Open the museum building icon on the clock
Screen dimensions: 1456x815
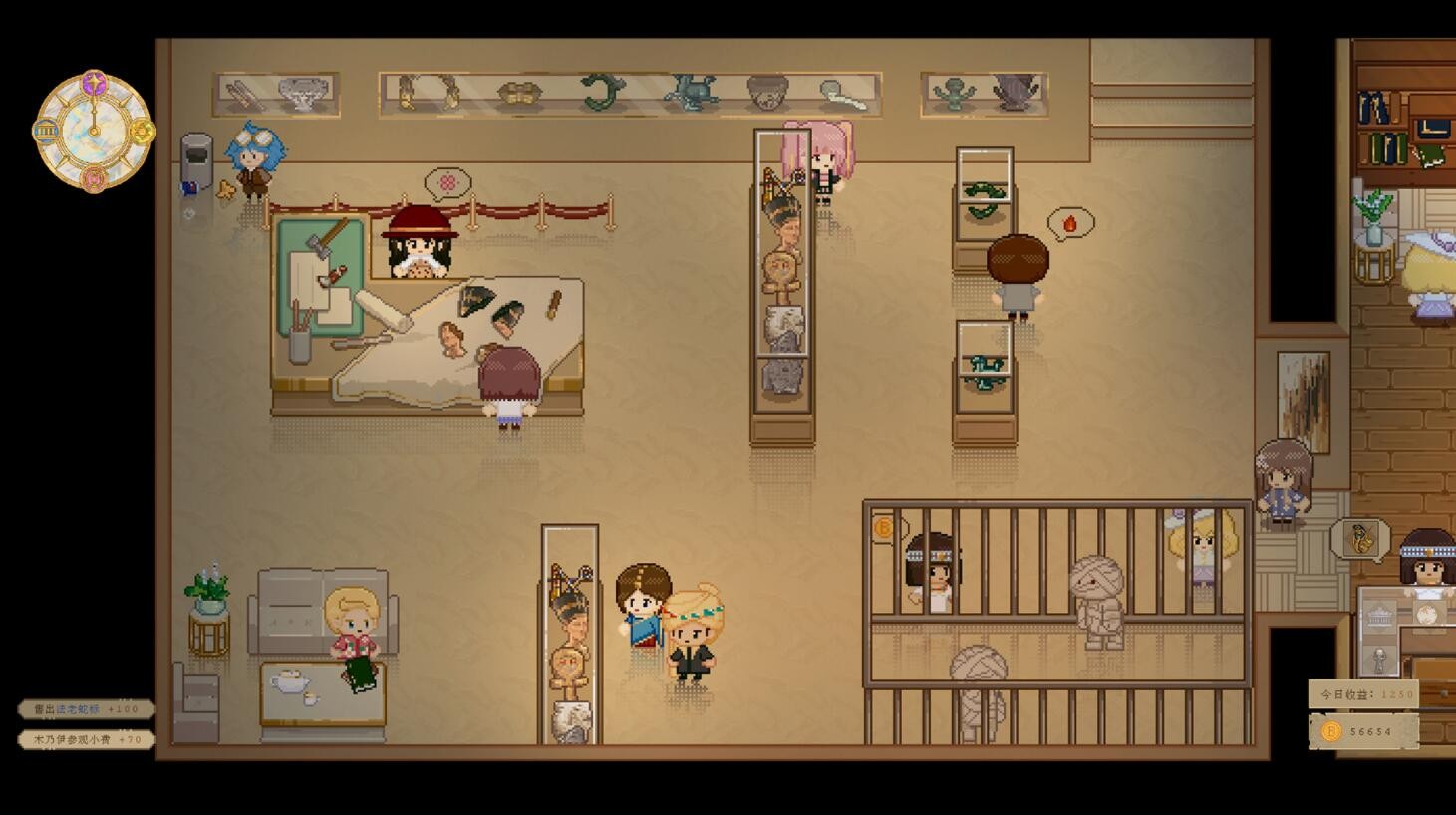click(46, 131)
